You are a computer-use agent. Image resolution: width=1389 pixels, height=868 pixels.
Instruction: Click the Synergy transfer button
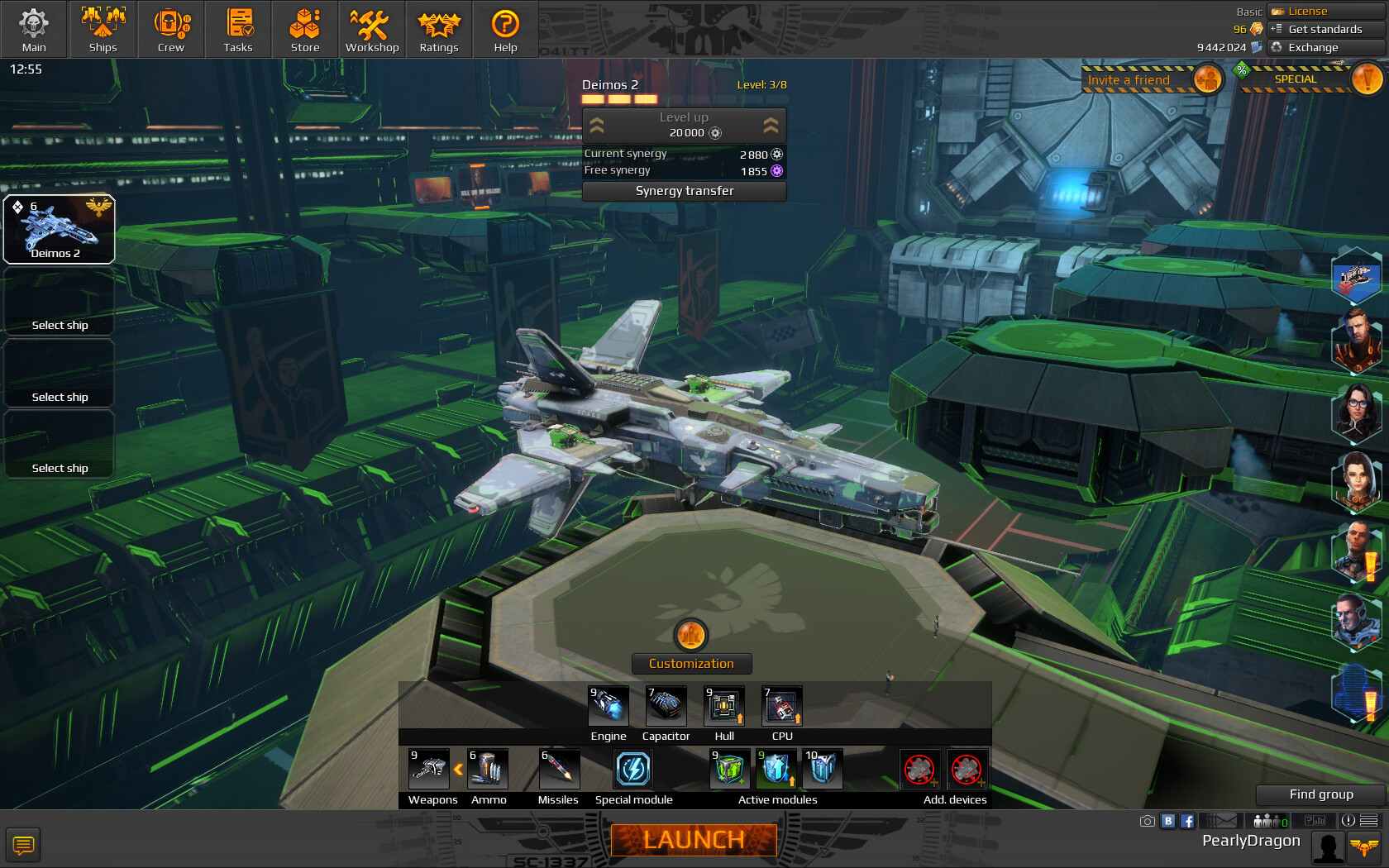685,191
